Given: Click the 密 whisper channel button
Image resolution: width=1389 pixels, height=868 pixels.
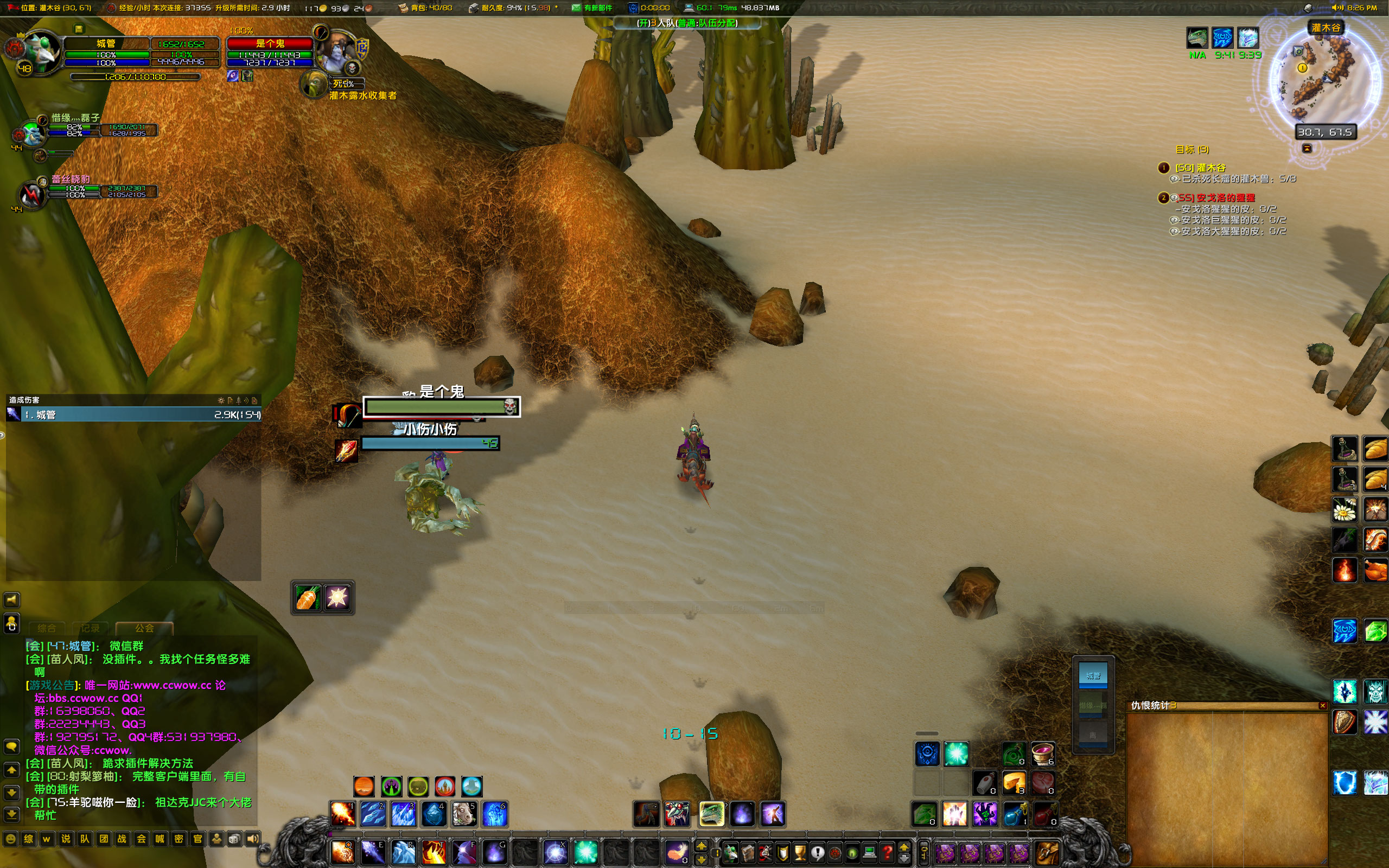Looking at the screenshot, I should pyautogui.click(x=179, y=840).
